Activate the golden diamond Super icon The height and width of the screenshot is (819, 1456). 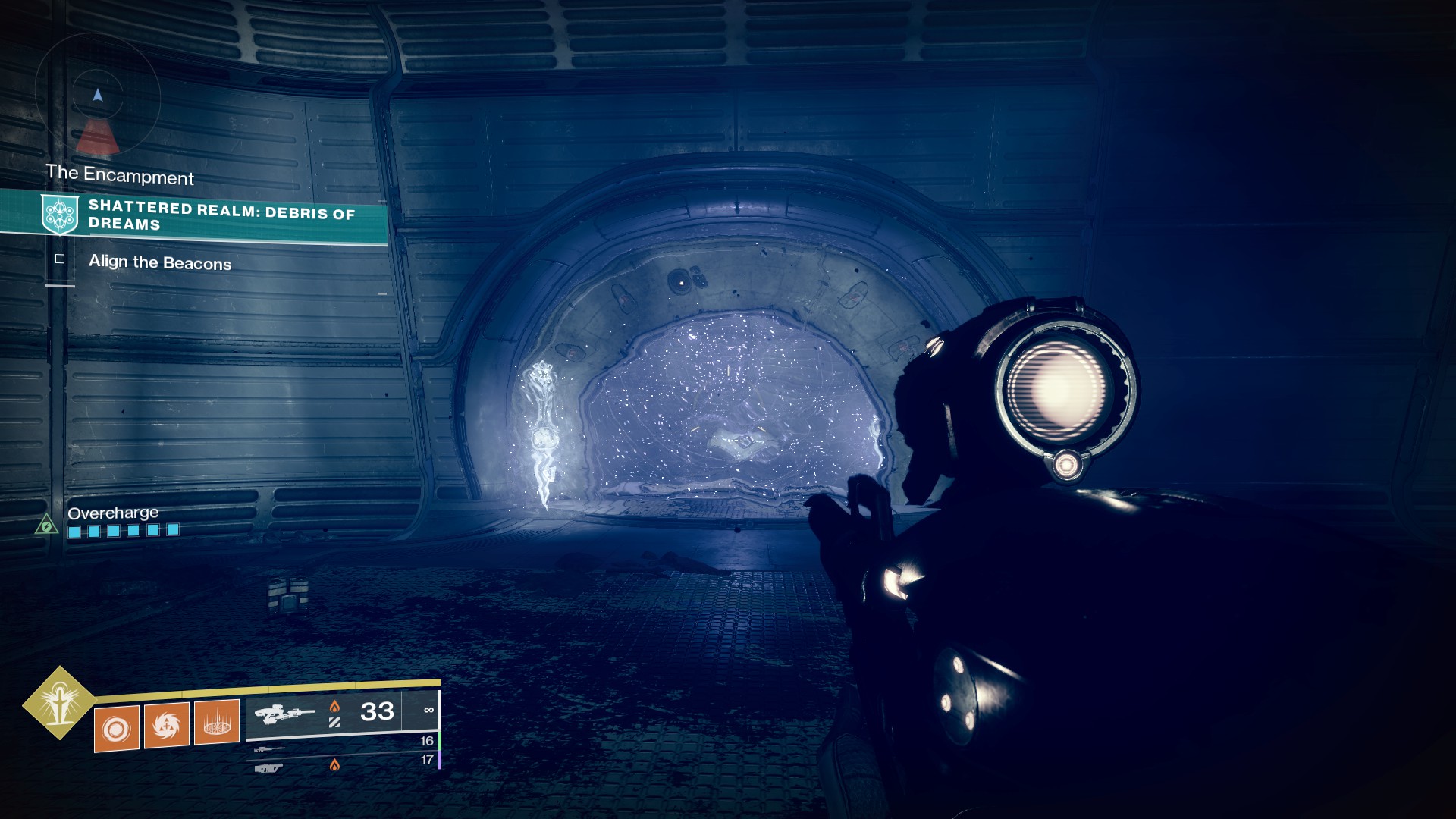(59, 703)
